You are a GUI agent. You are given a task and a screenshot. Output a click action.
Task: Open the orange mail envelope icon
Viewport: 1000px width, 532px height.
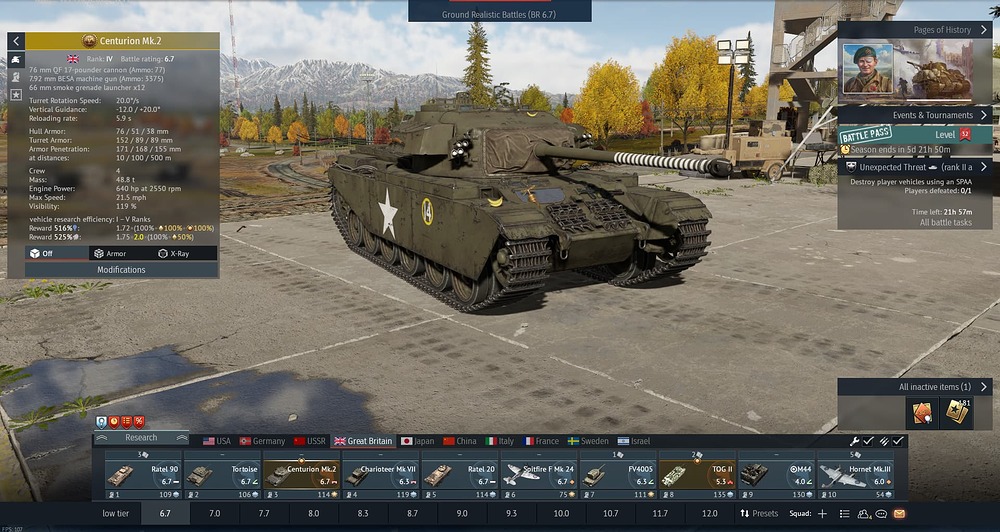click(x=899, y=513)
